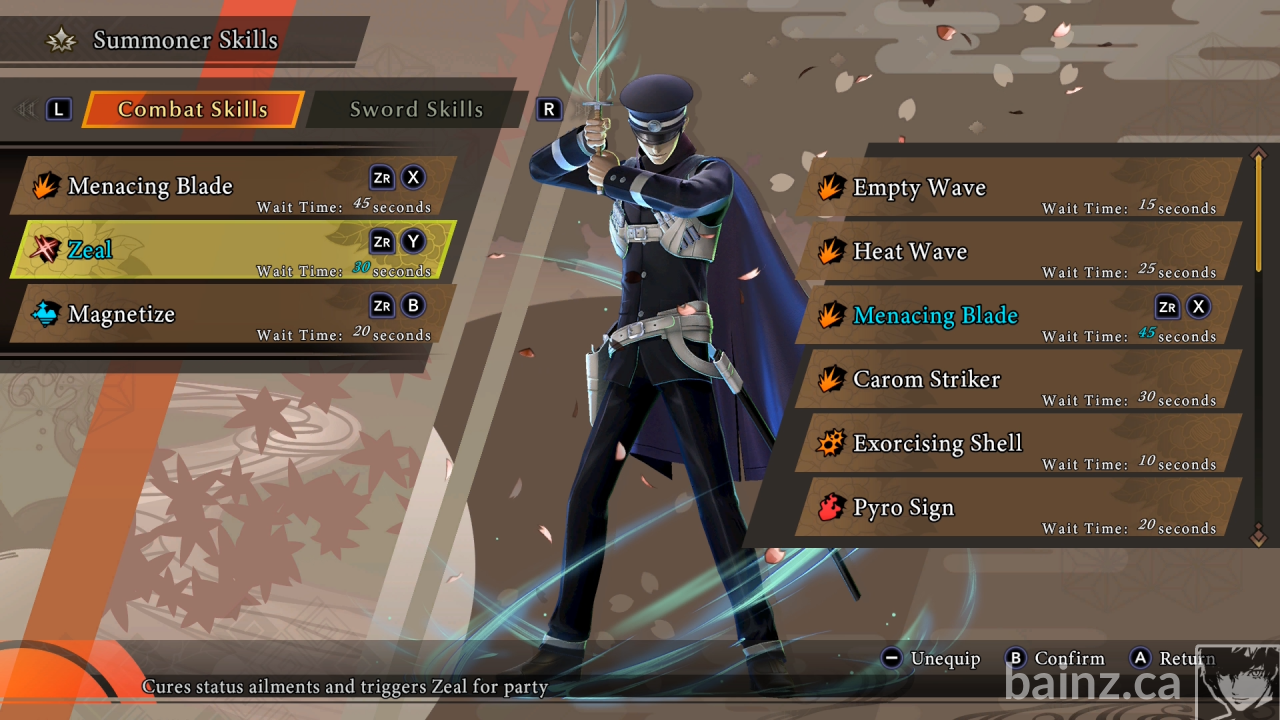Pick Empty Wave from the skill list
This screenshot has height=720, width=1280.
[x=1018, y=188]
